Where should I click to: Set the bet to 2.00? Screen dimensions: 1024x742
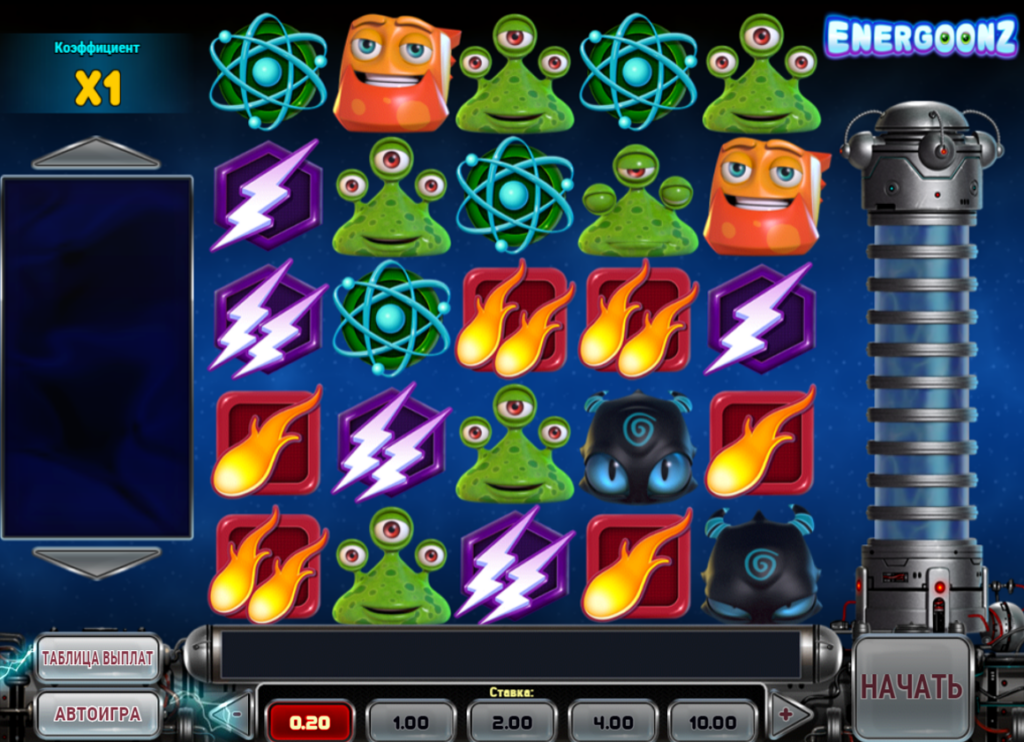tap(511, 721)
